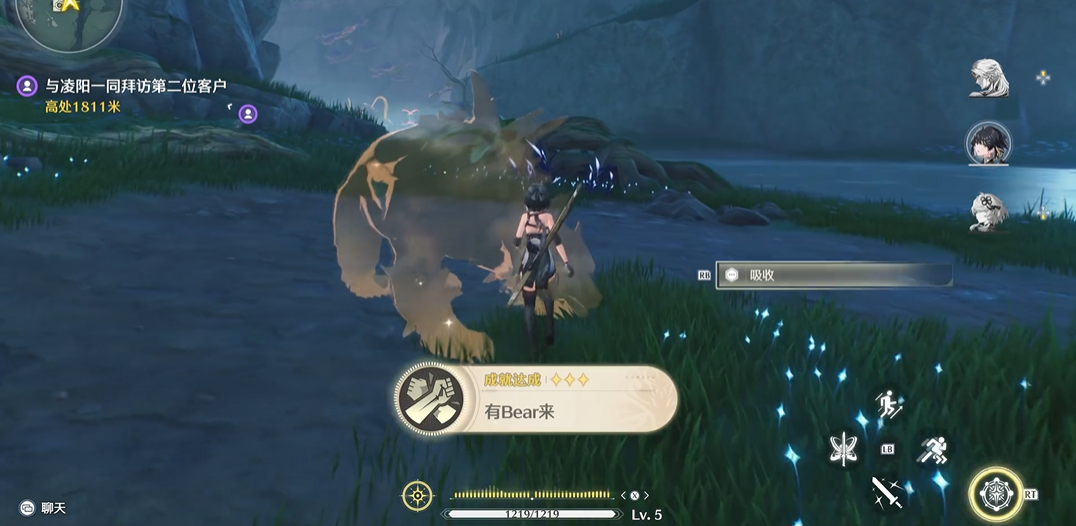Click the gold crosshair icon beside the health bar
This screenshot has height=526, width=1076.
pos(417,495)
